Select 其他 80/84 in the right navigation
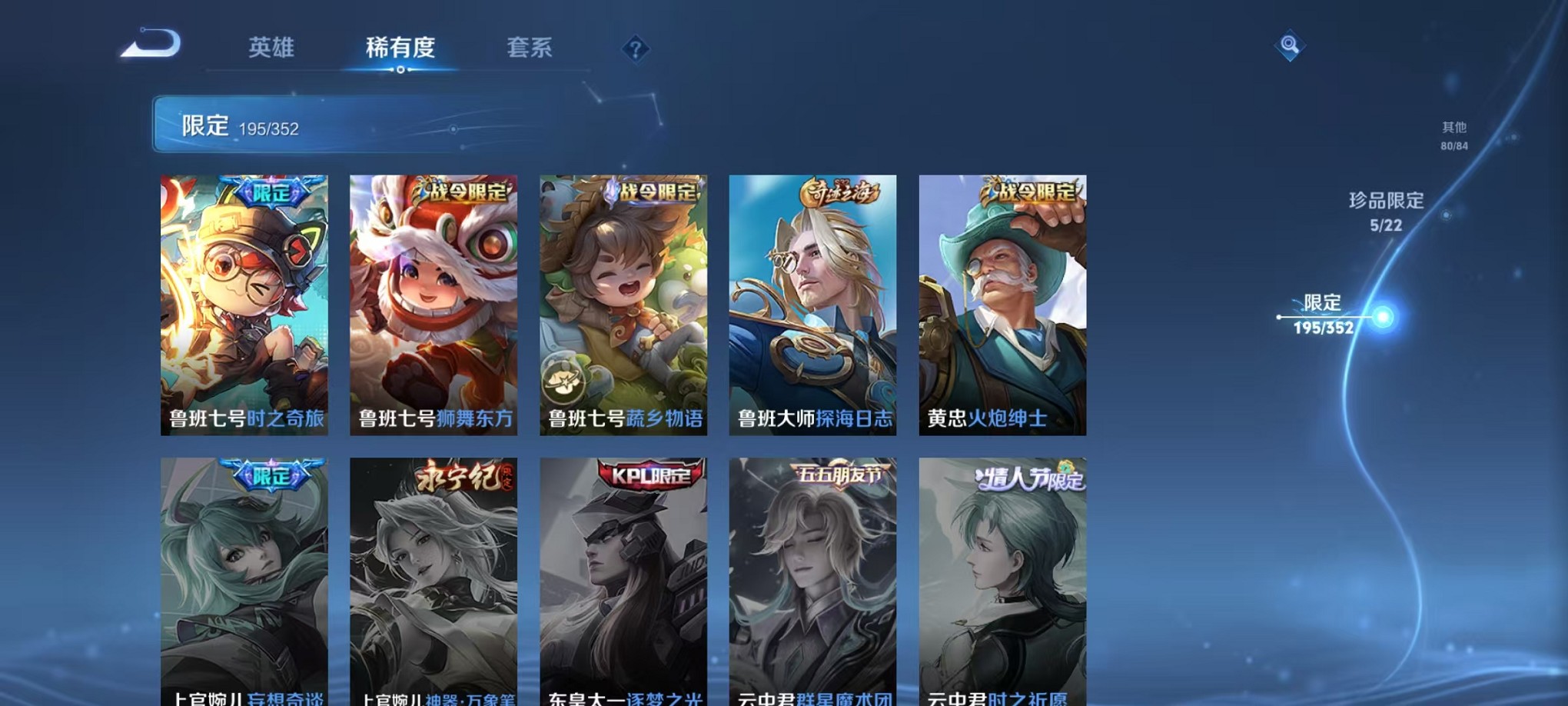The width and height of the screenshot is (1568, 706). point(1453,136)
